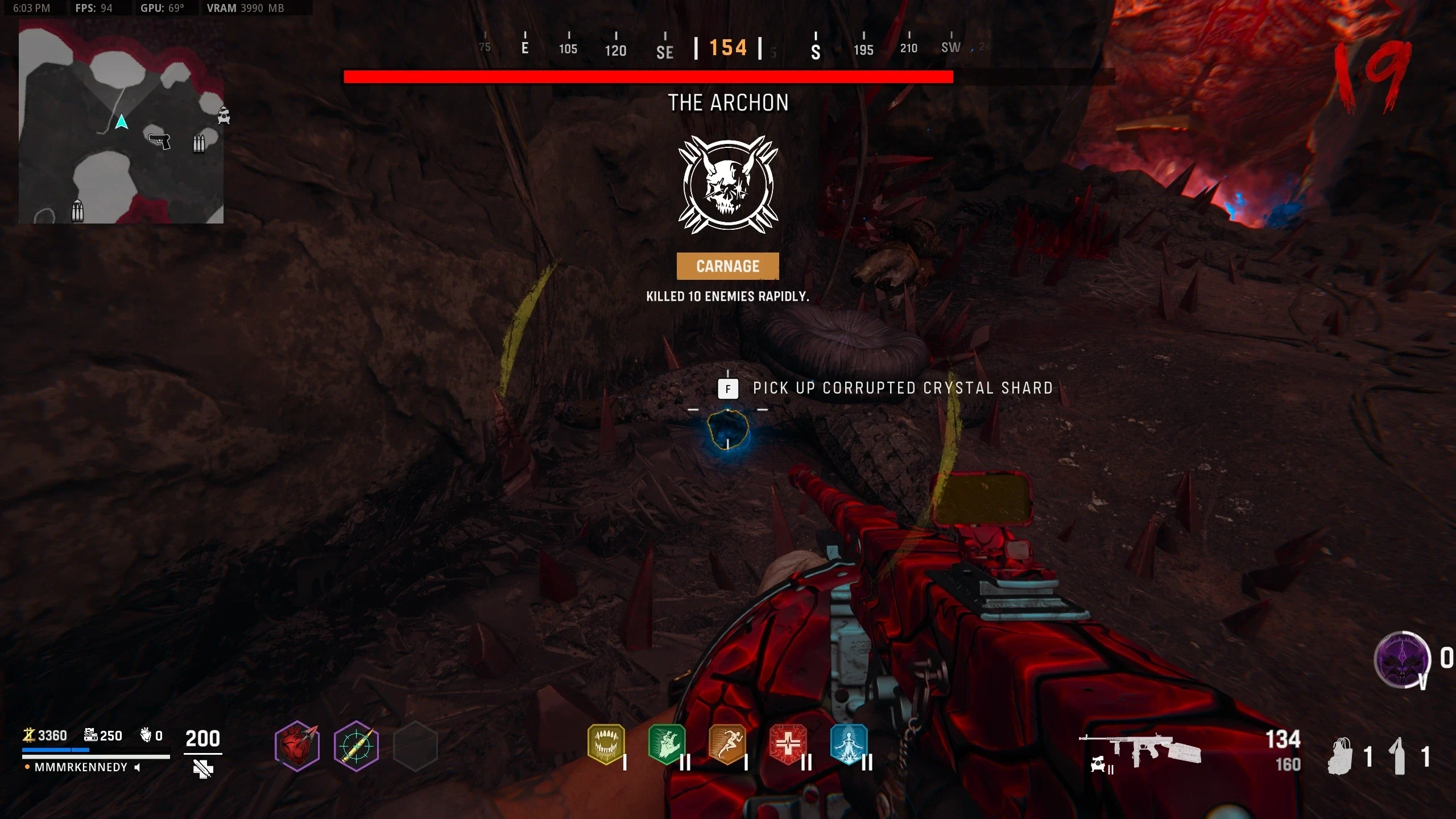1456x819 pixels.
Task: Click the Carnage skull medal emblem
Action: pos(728,184)
